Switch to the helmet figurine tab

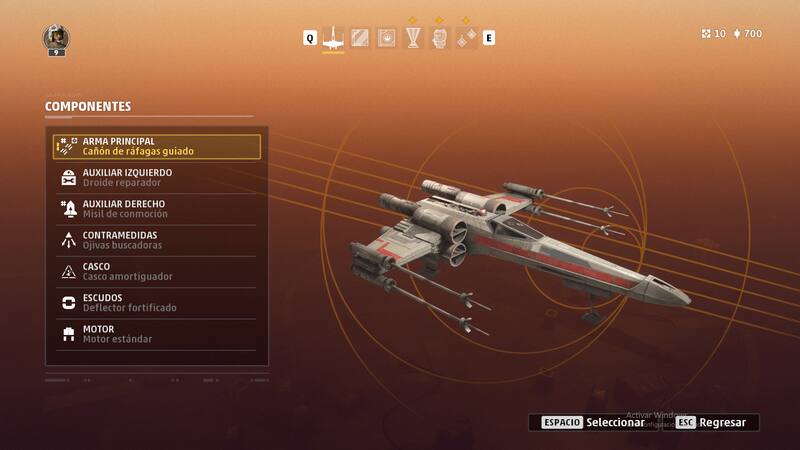(439, 38)
